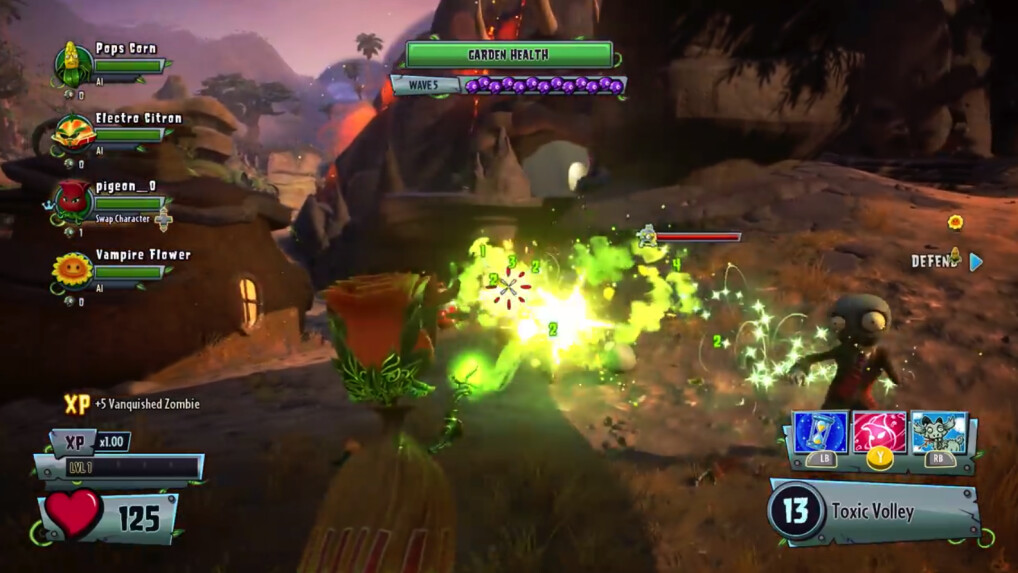Viewport: 1018px width, 573px height.
Task: Pick the Vampire Flower sunflower portrait
Action: click(x=73, y=270)
